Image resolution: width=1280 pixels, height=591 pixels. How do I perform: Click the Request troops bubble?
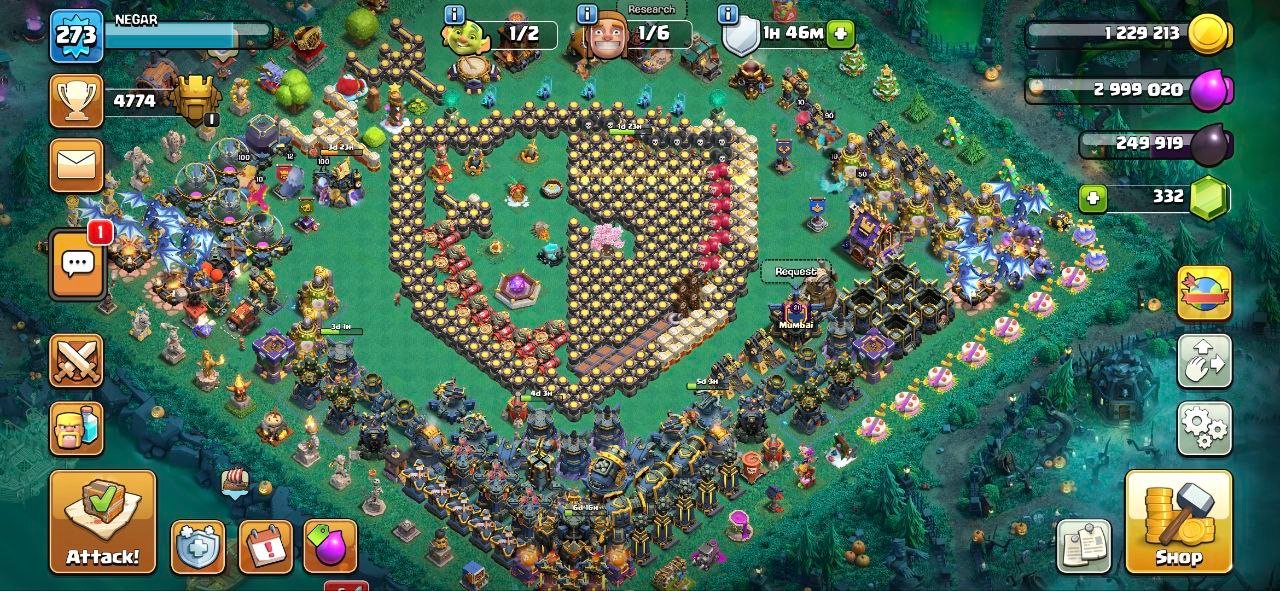pyautogui.click(x=796, y=271)
